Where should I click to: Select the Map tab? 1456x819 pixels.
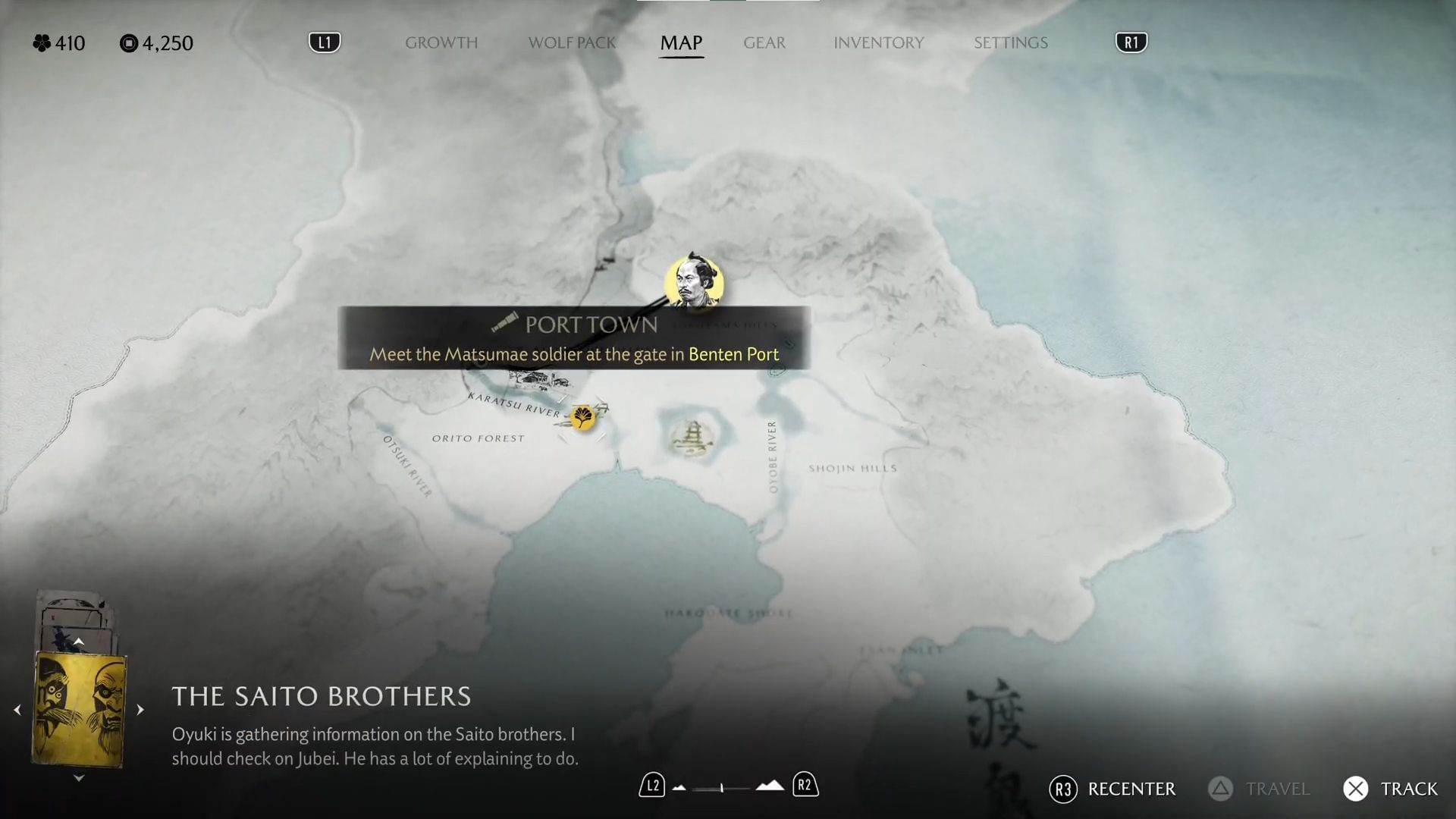[x=681, y=42]
